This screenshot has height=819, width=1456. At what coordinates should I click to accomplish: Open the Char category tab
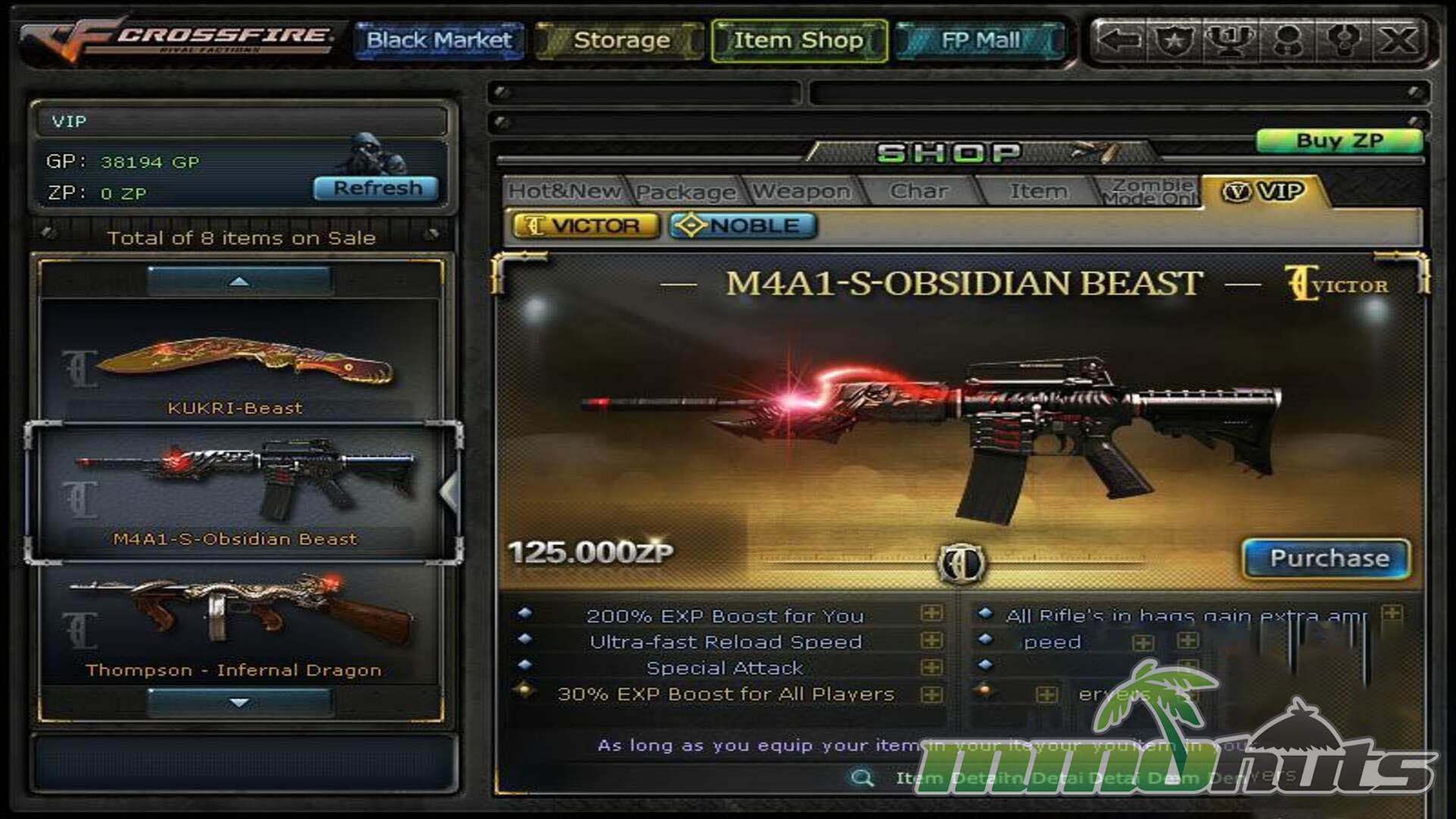[918, 191]
